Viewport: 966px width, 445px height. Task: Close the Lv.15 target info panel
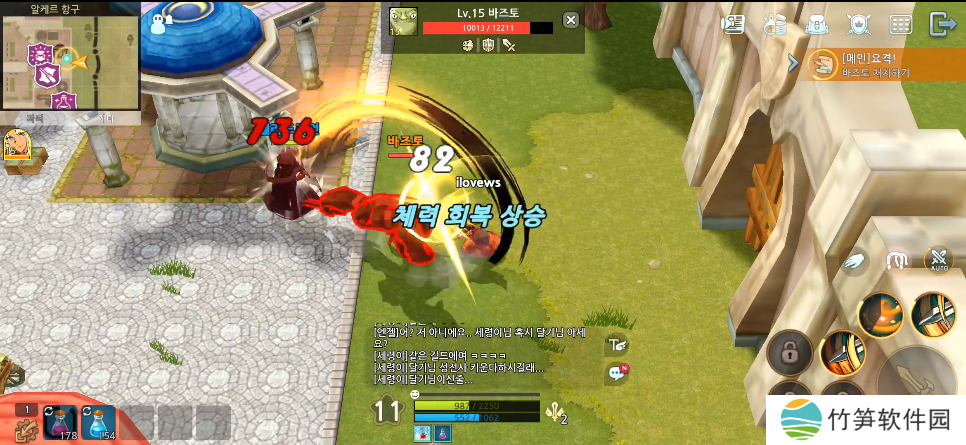point(570,20)
